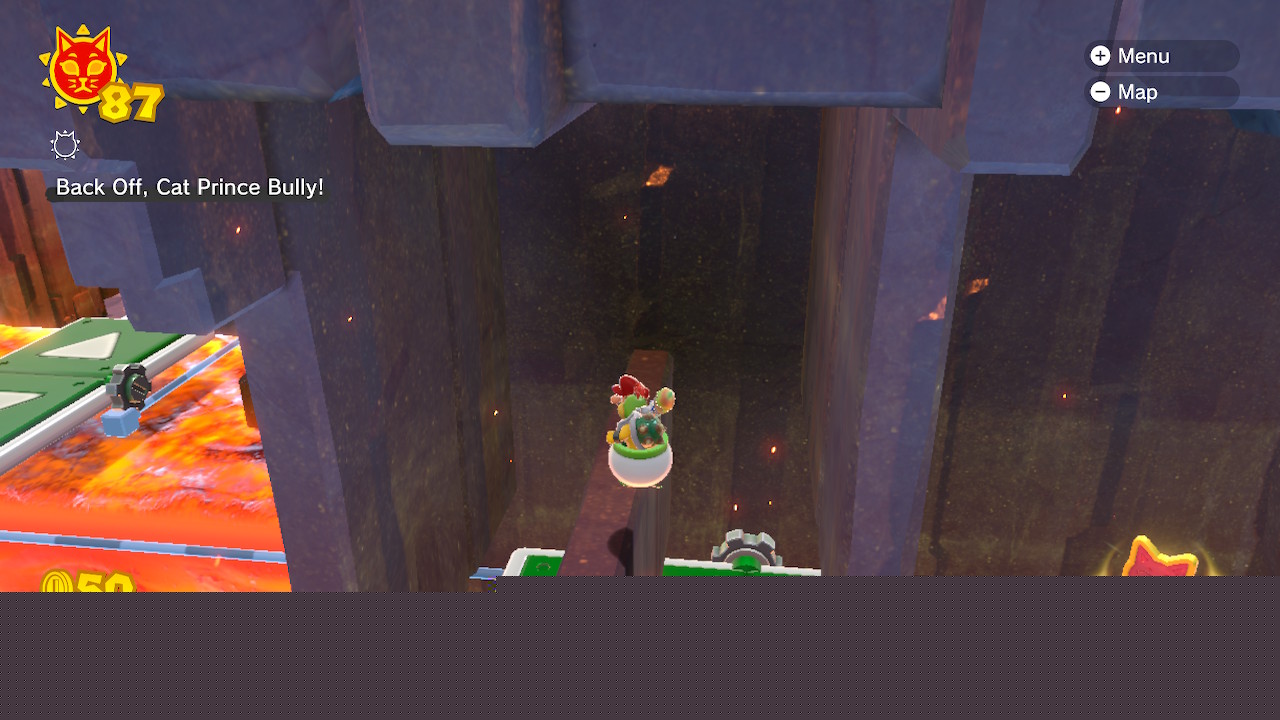
Task: Select the "Back Off, Cat Prince Bully!" objective
Action: 189,187
